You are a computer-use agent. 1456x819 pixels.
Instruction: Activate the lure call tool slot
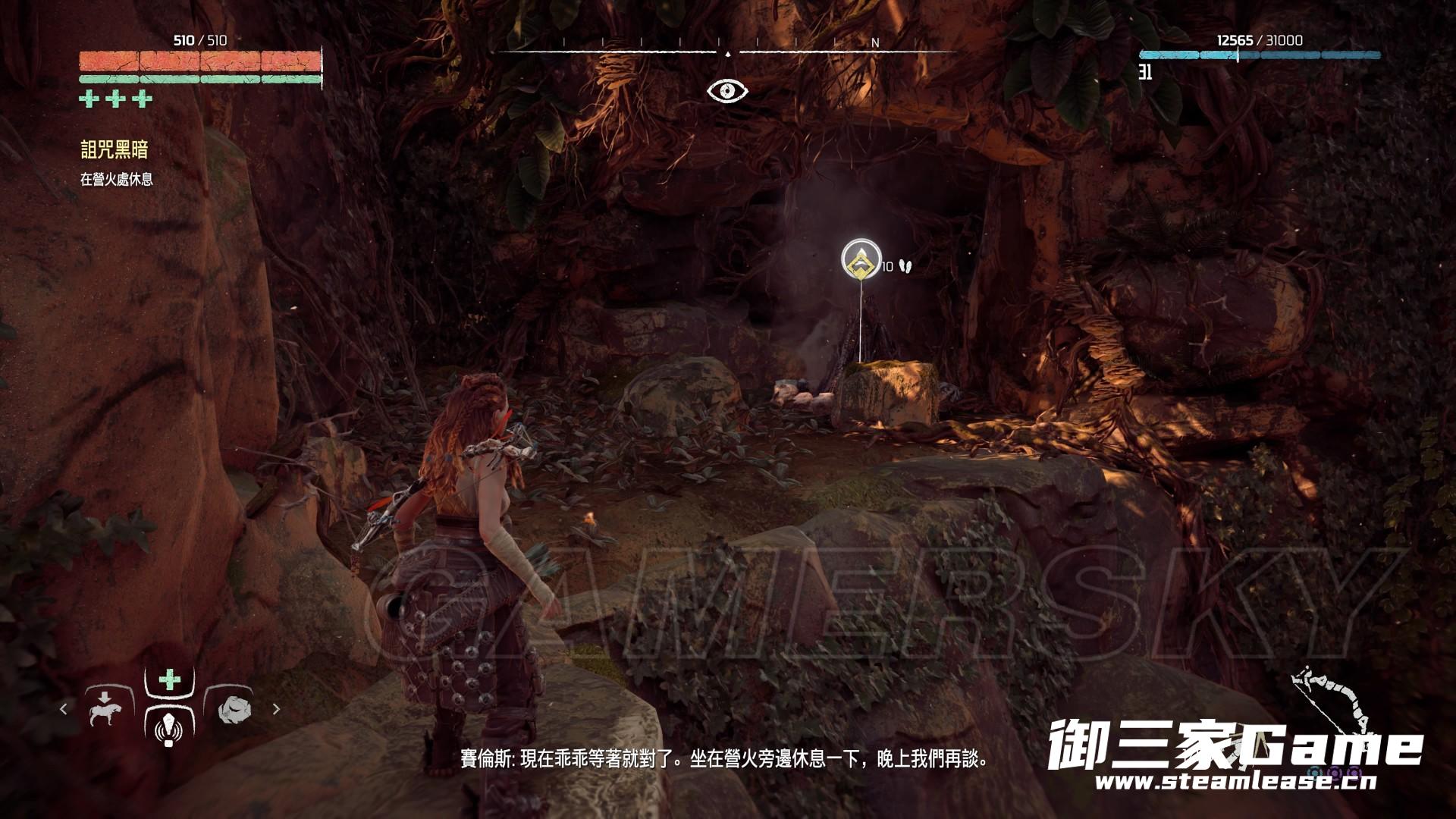(168, 726)
